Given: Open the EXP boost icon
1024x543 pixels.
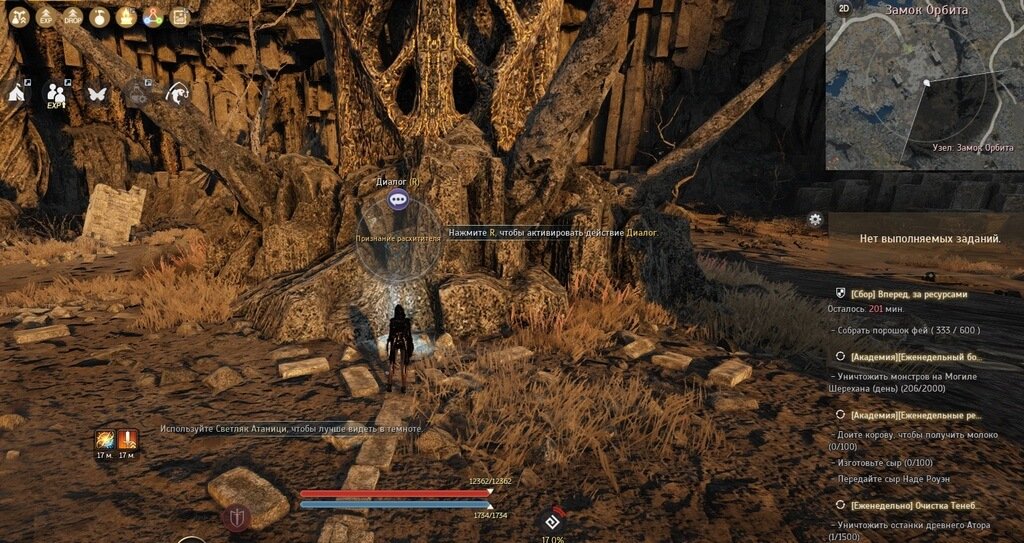Looking at the screenshot, I should pyautogui.click(x=46, y=17).
